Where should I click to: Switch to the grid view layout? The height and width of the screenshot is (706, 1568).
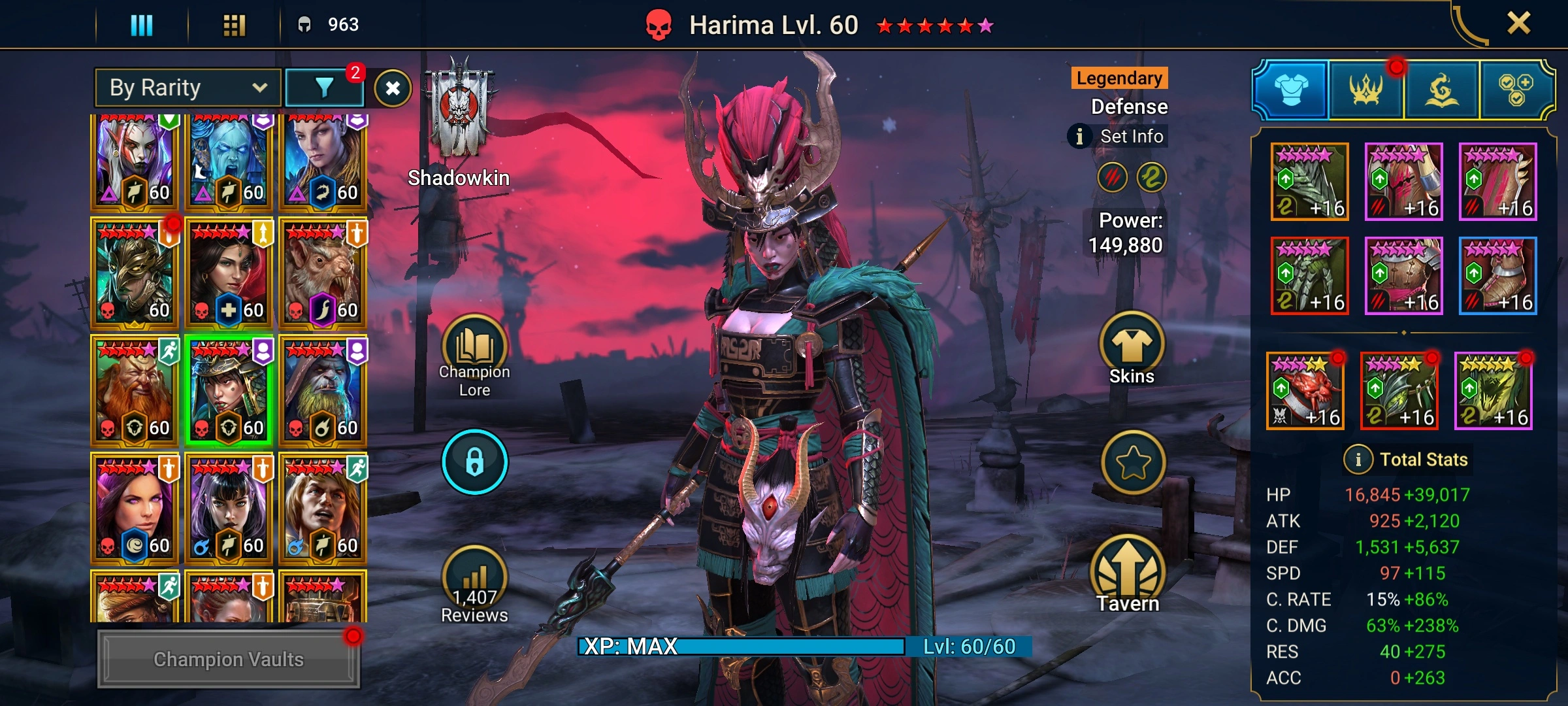tap(234, 25)
